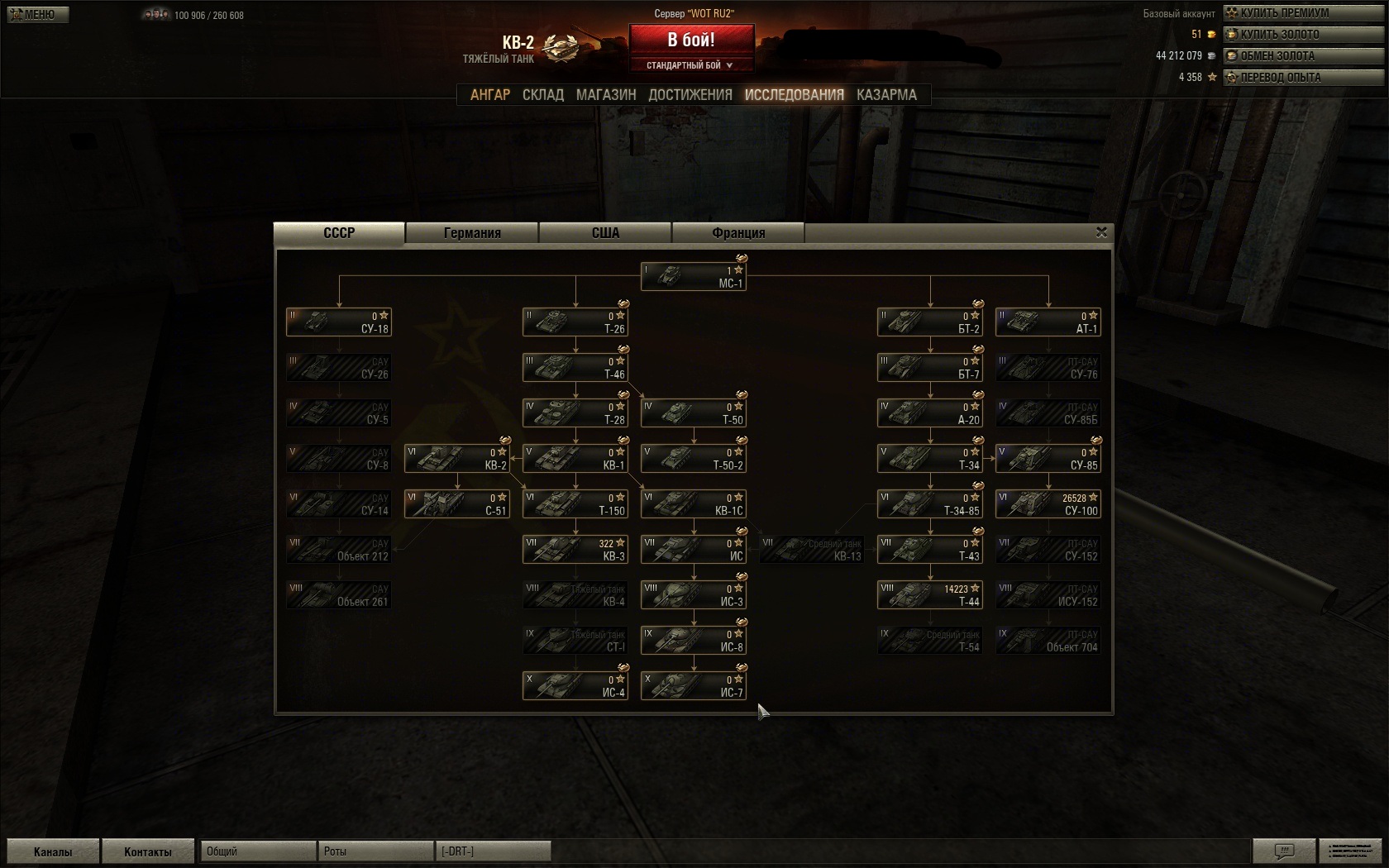Select the КВ-2 tank in the tree

(x=456, y=459)
